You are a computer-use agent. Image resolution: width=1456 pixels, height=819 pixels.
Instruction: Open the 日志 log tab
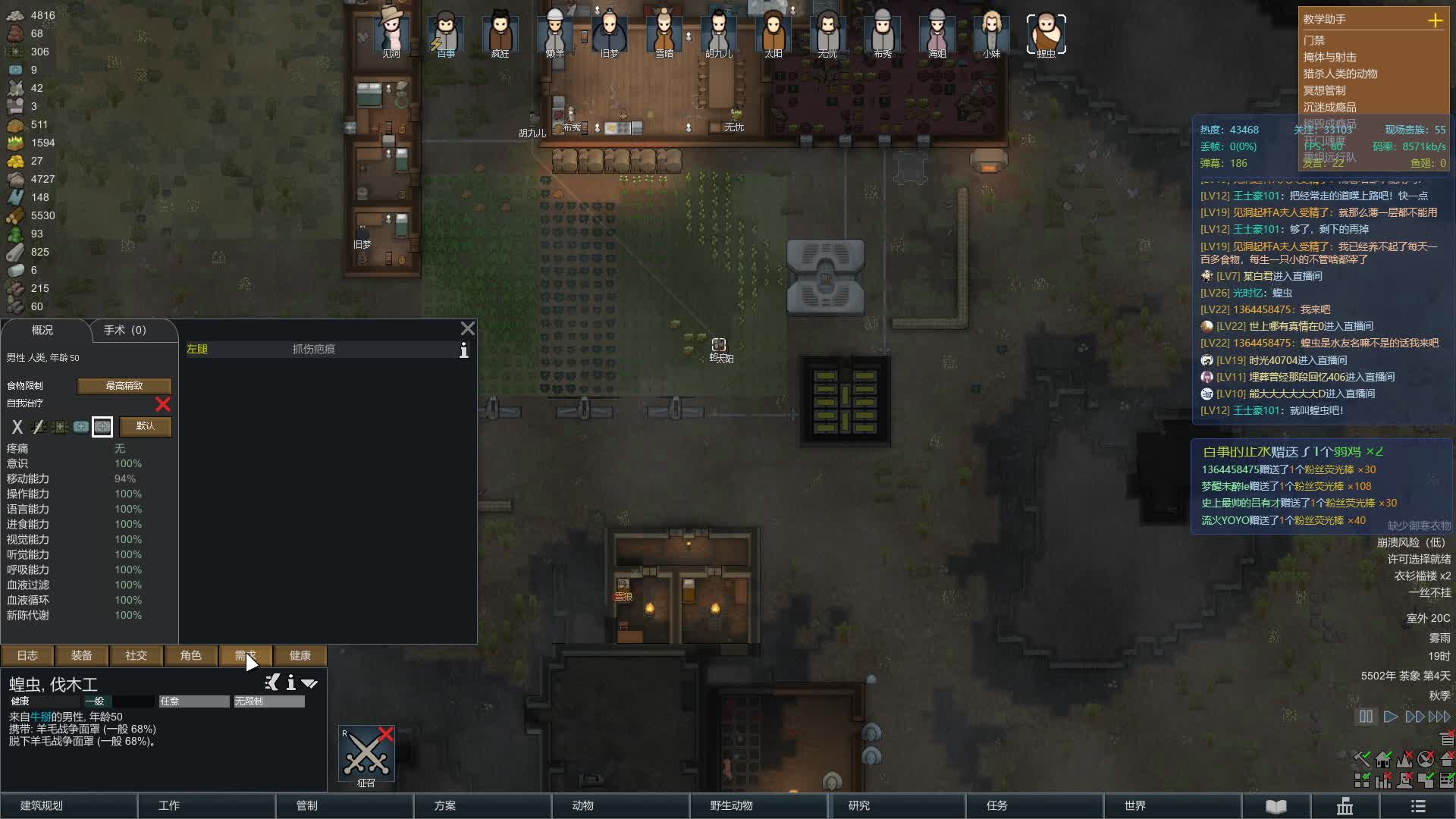(x=27, y=655)
